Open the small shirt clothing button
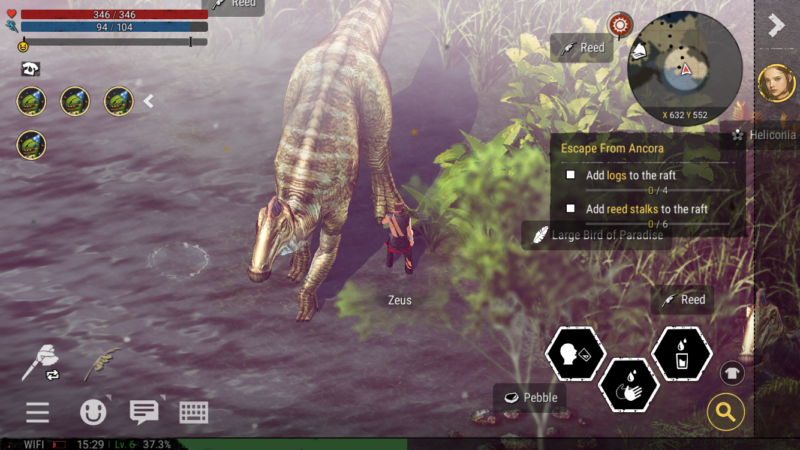 point(731,373)
